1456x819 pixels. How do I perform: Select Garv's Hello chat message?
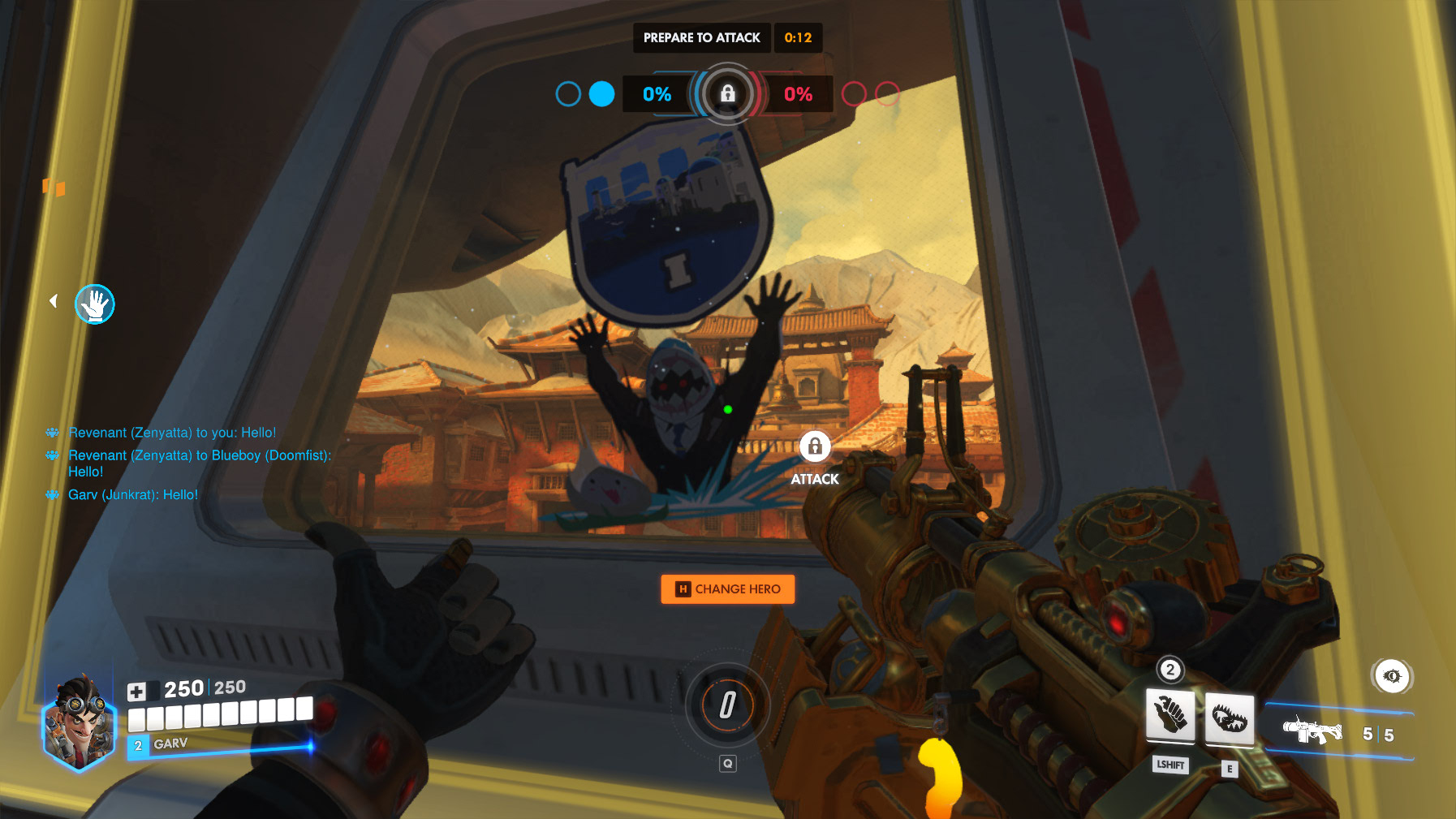133,495
